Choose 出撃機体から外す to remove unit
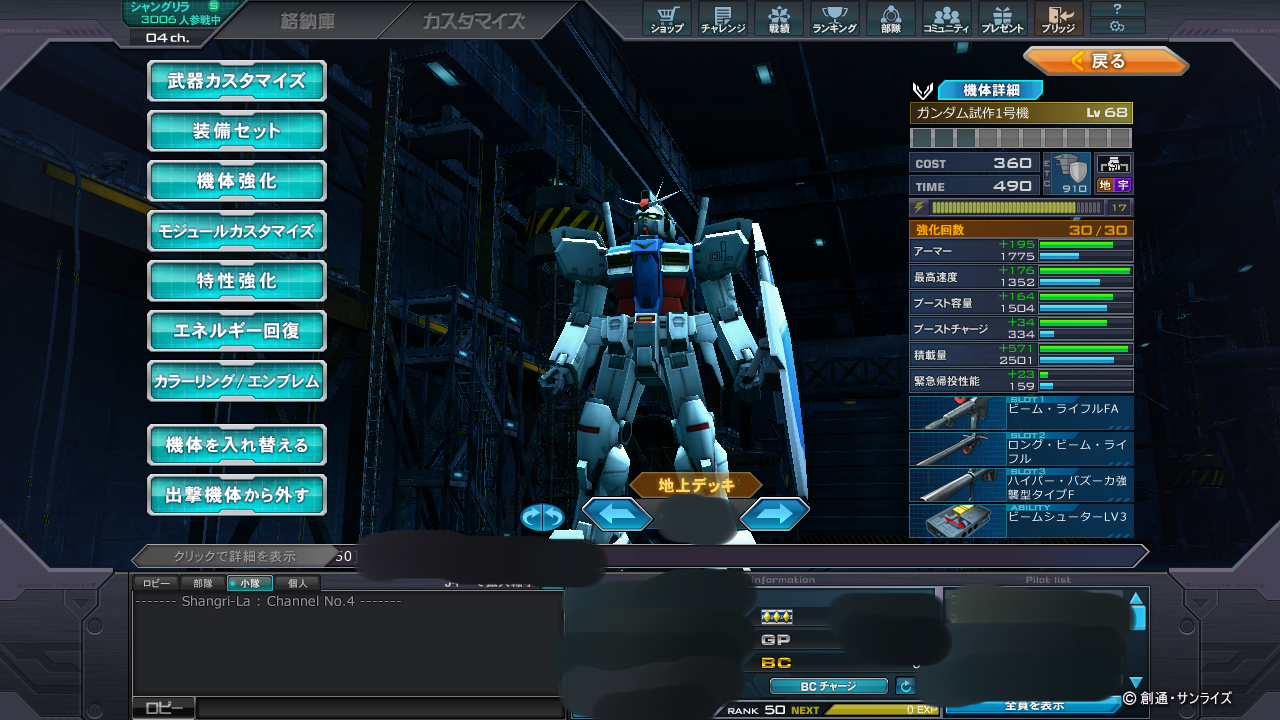This screenshot has width=1280, height=720. pos(237,495)
